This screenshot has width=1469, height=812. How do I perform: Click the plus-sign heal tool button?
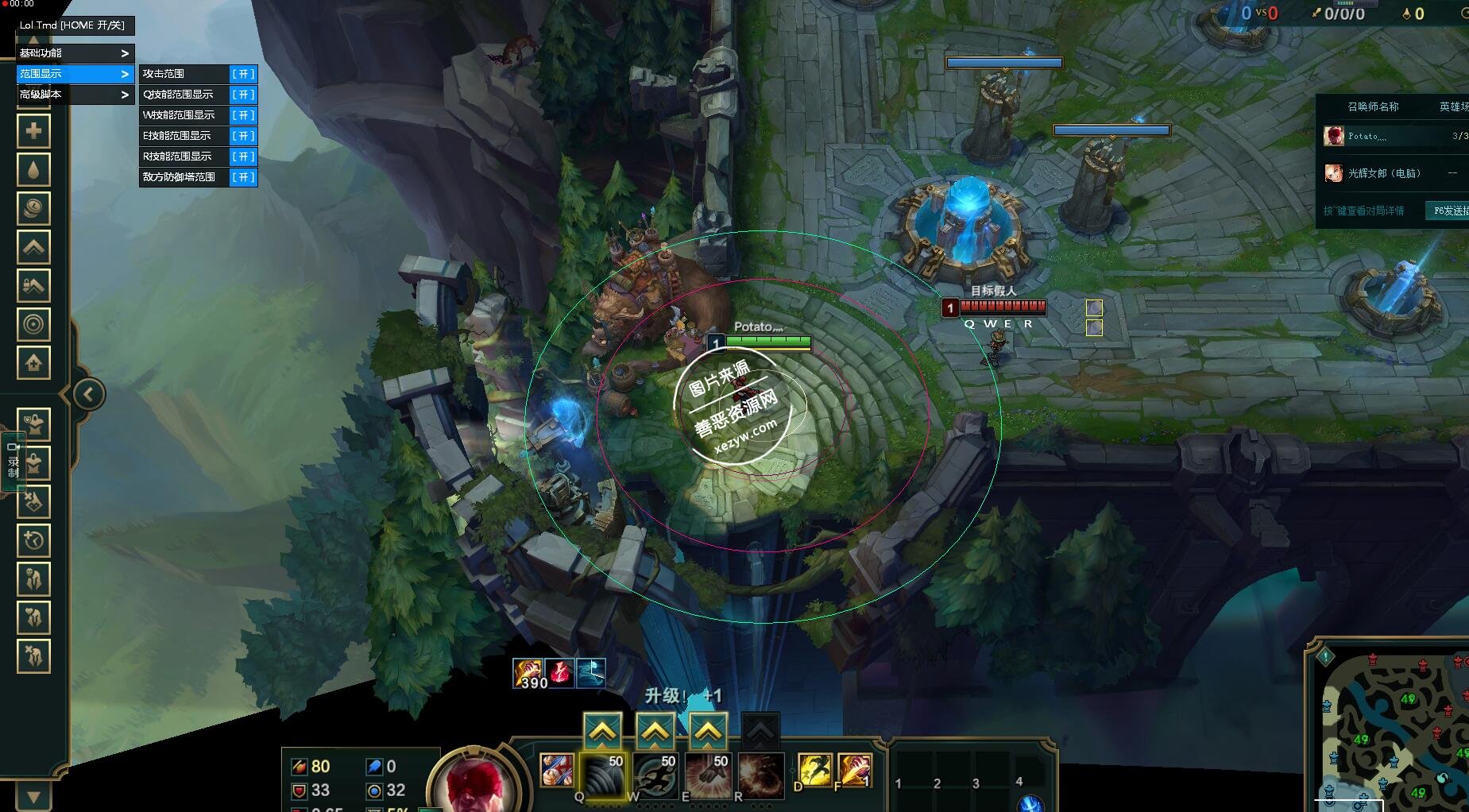tap(33, 131)
